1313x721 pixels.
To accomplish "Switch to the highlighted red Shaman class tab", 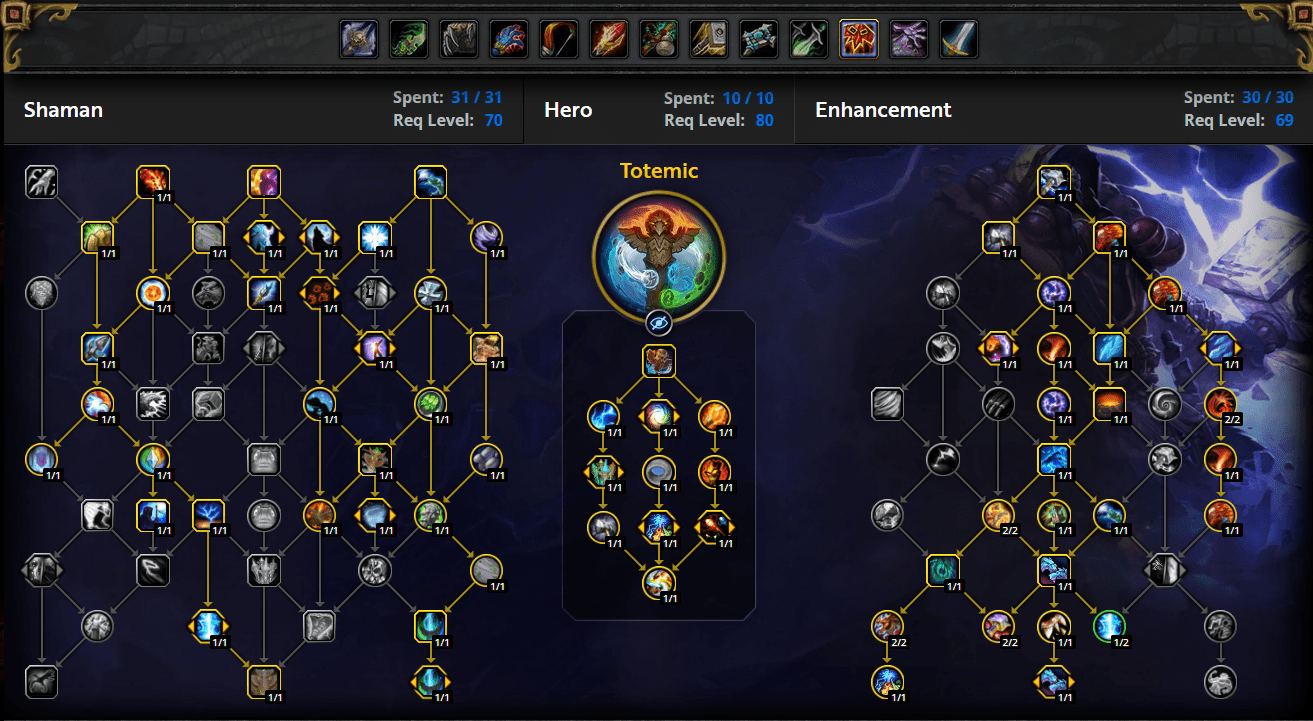I will (858, 39).
